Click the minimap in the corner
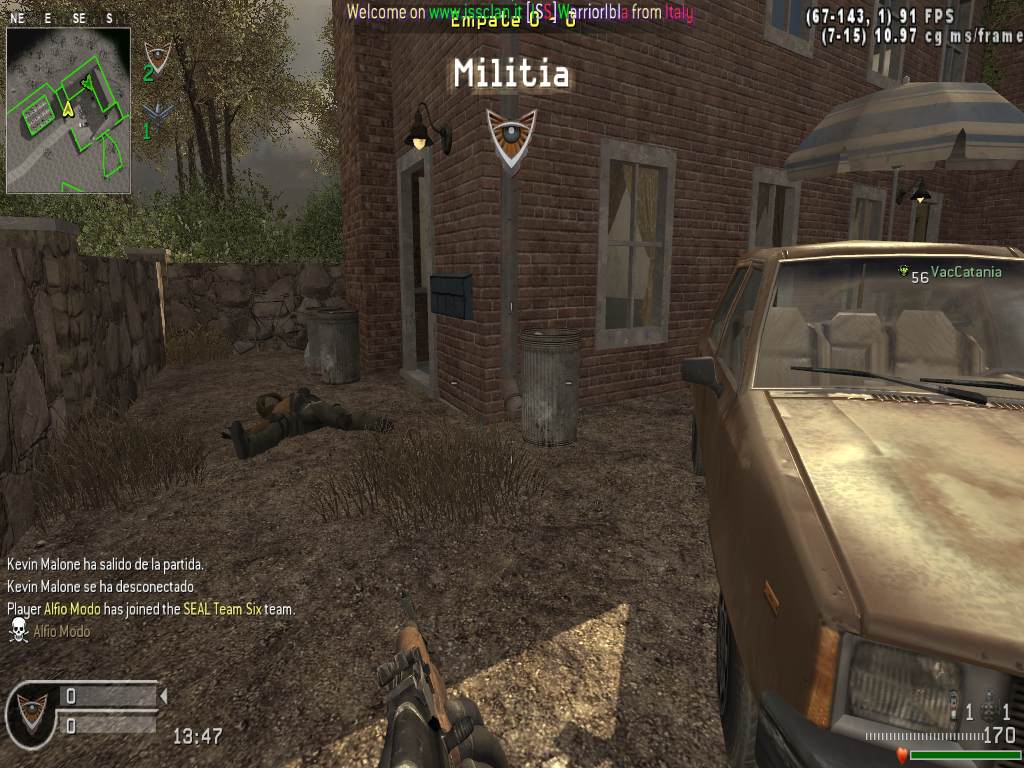This screenshot has height=768, width=1024. [68, 110]
